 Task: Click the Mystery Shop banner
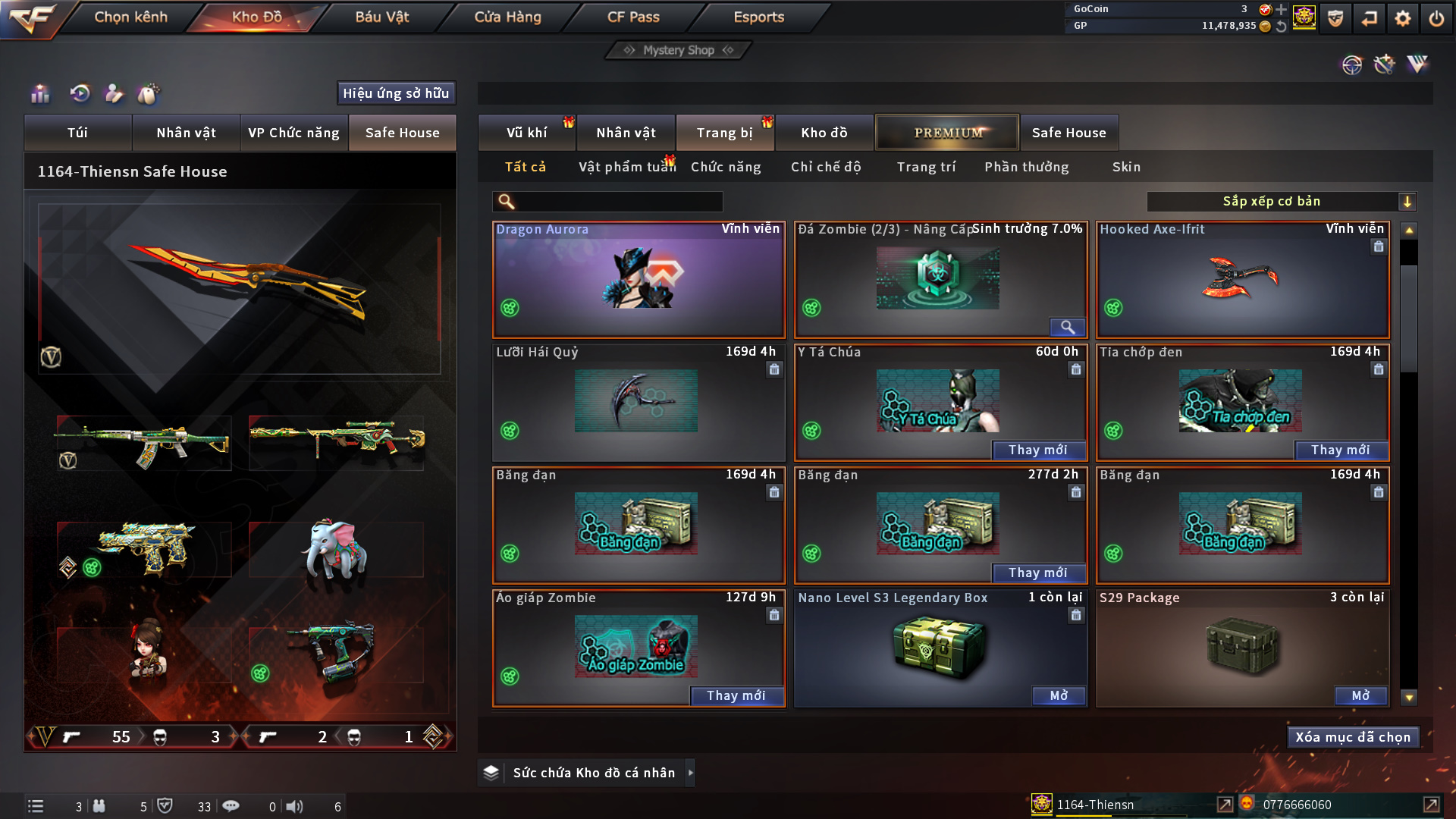(679, 50)
